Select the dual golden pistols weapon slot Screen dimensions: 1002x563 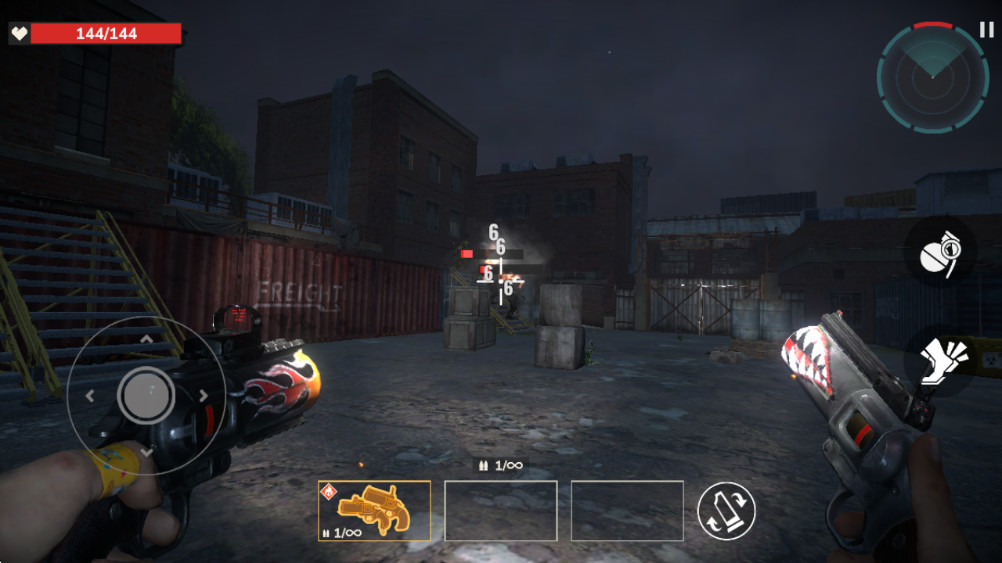click(375, 511)
